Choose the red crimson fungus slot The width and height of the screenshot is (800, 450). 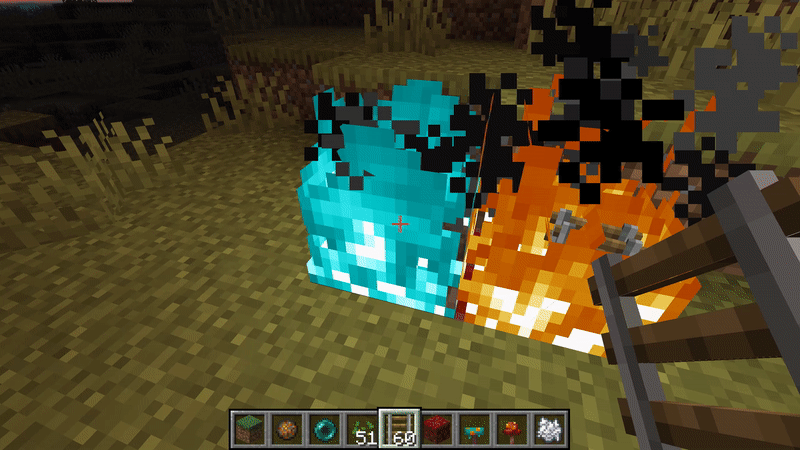point(510,428)
